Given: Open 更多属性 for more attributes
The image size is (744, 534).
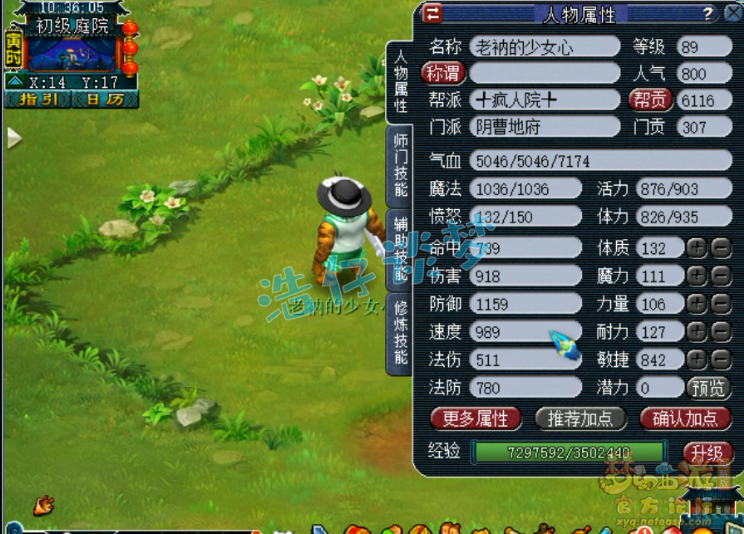Looking at the screenshot, I should (x=476, y=418).
